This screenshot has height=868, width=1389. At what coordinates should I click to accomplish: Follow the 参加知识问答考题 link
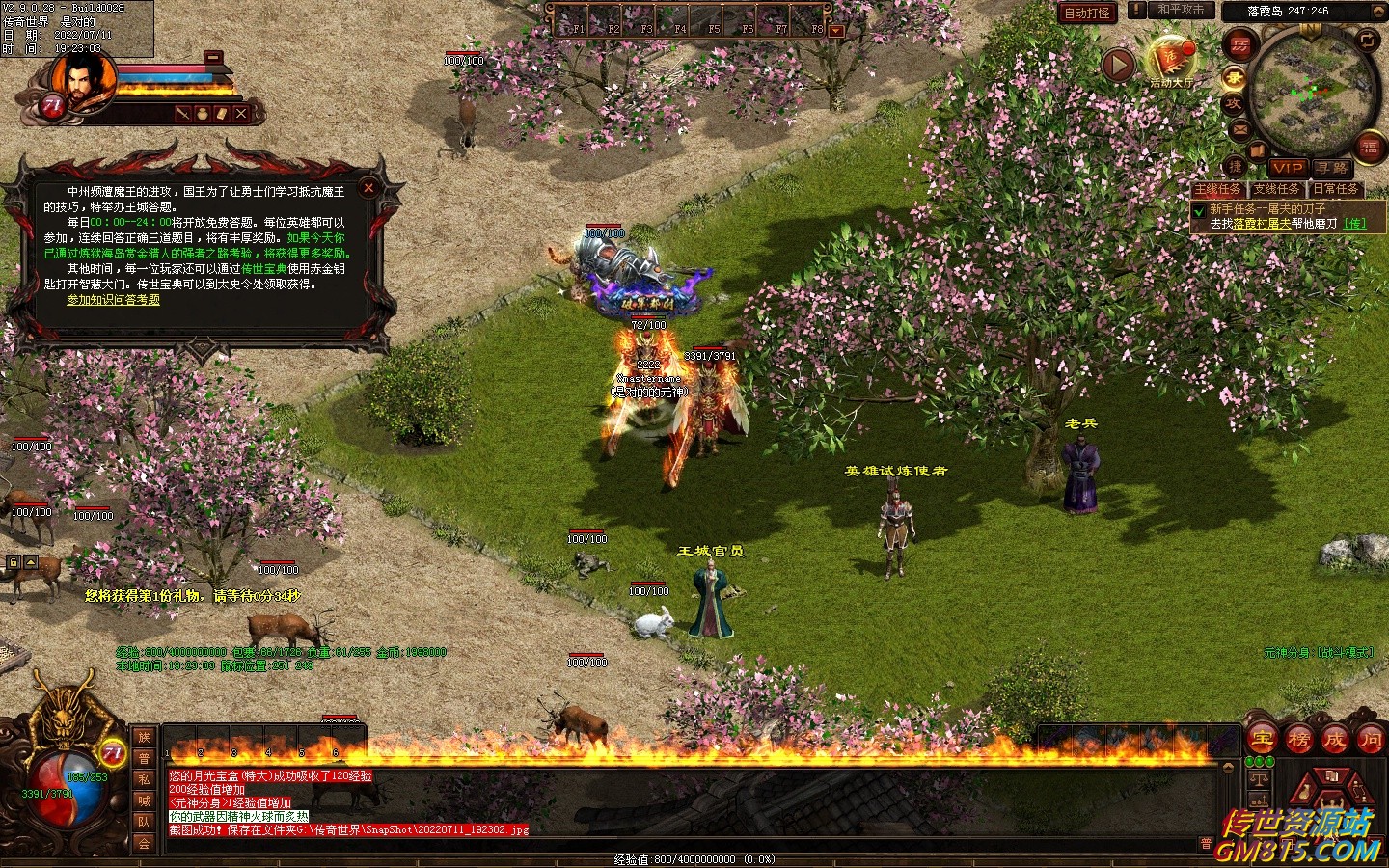coord(113,300)
